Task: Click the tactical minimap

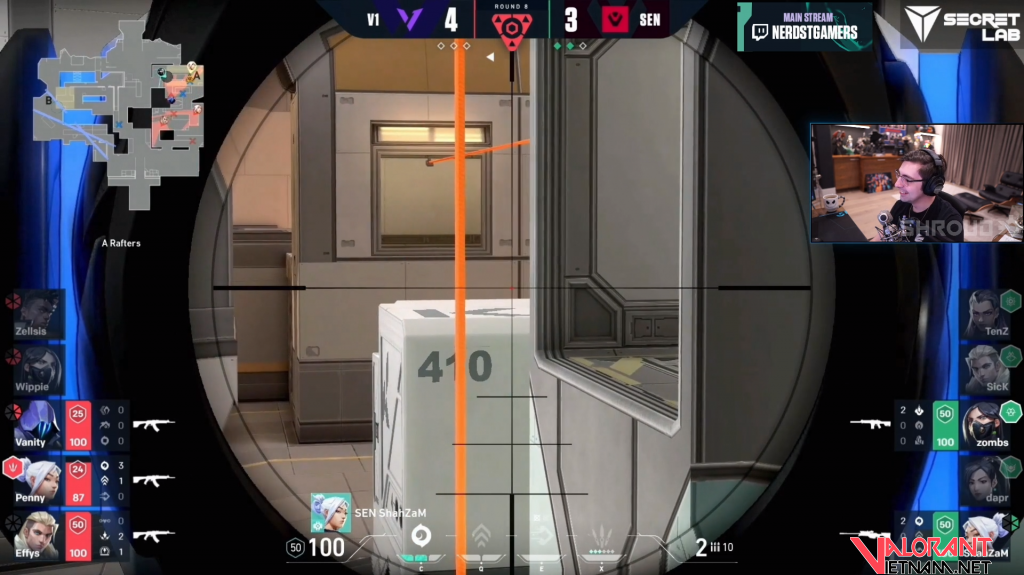Action: pyautogui.click(x=119, y=126)
